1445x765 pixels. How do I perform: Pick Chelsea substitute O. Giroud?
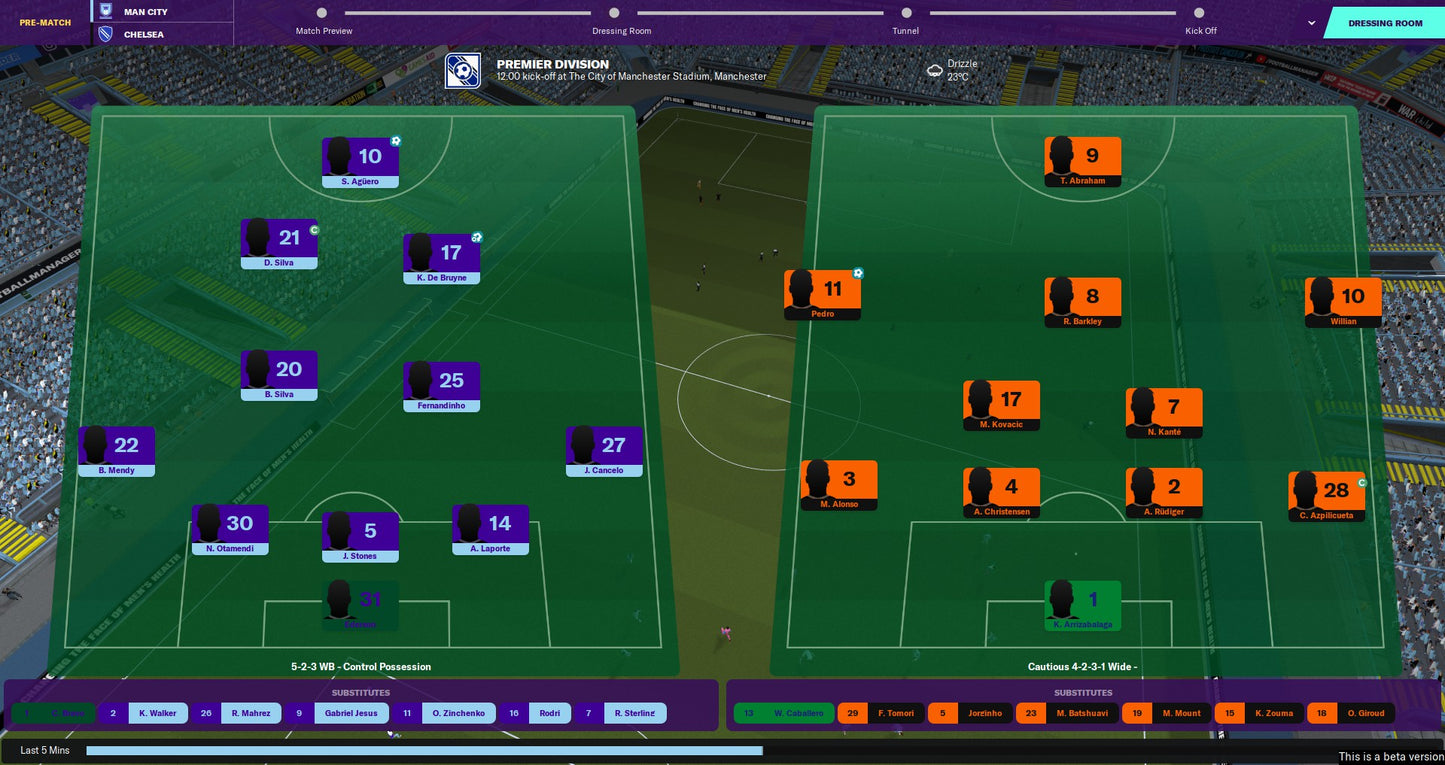(1350, 713)
